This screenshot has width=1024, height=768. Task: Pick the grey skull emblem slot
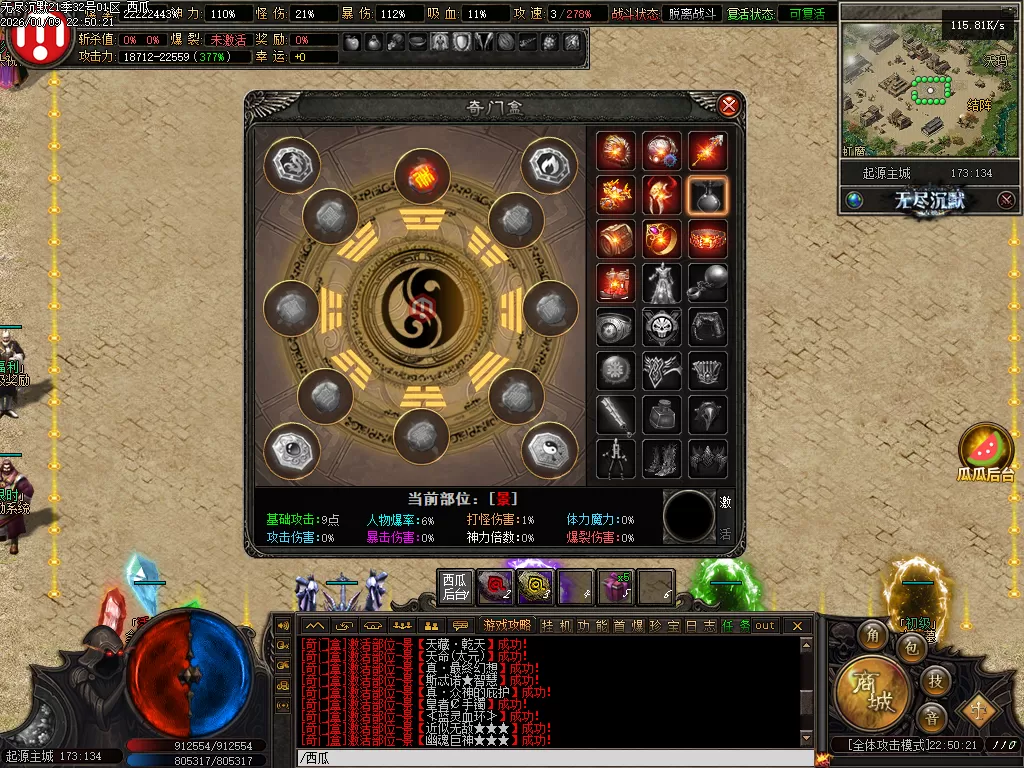pyautogui.click(x=662, y=327)
